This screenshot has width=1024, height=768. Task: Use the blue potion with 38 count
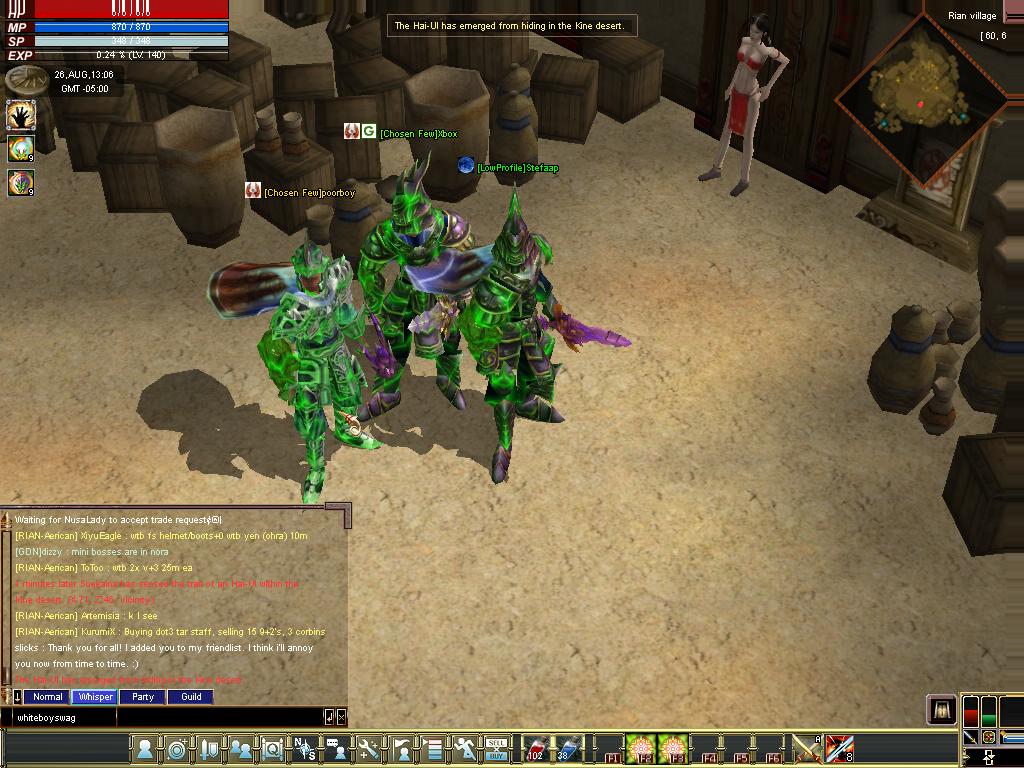pyautogui.click(x=567, y=748)
